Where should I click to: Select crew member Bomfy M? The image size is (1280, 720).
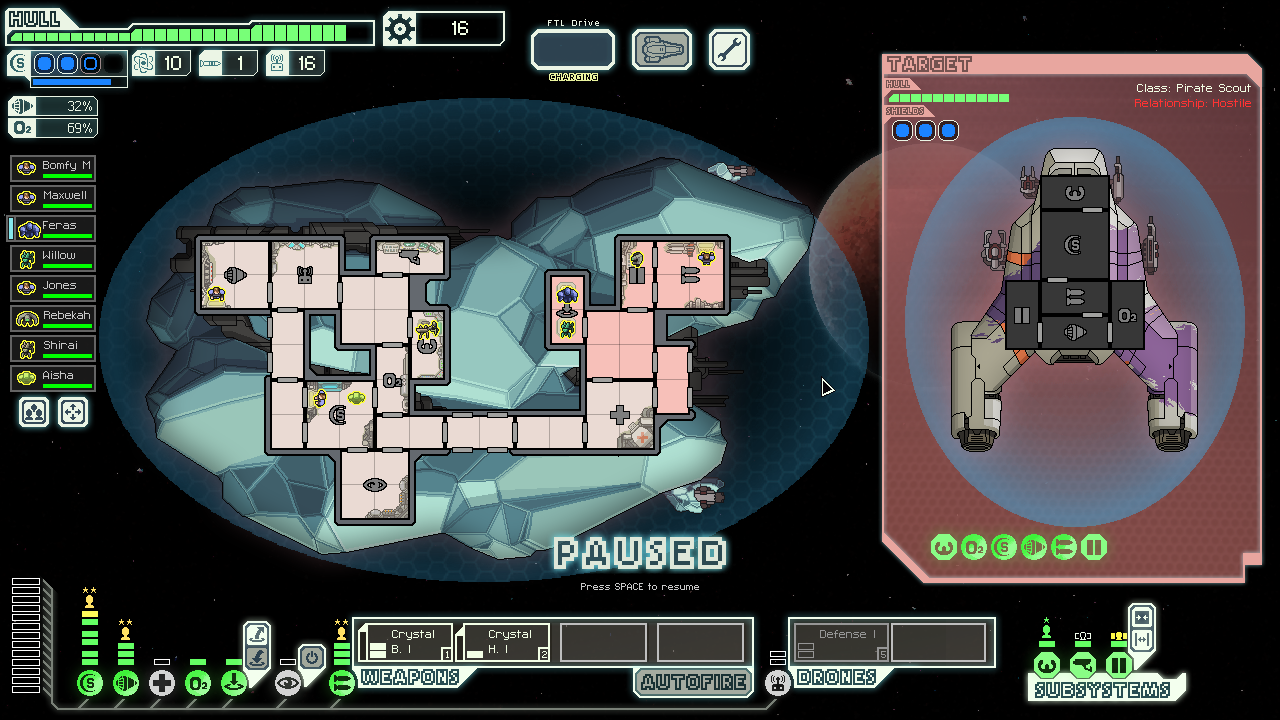tap(53, 168)
